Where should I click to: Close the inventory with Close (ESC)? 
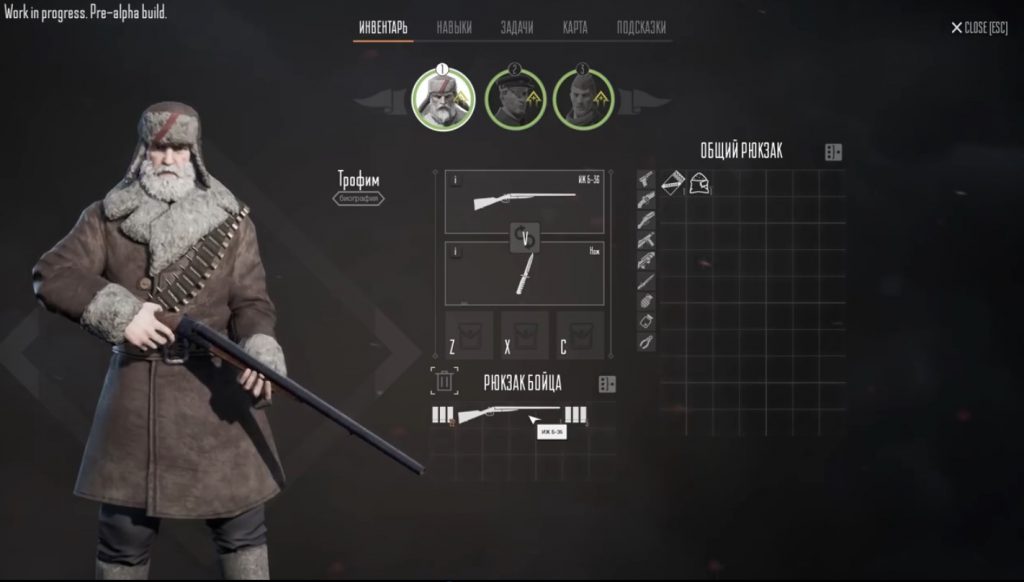tap(979, 28)
